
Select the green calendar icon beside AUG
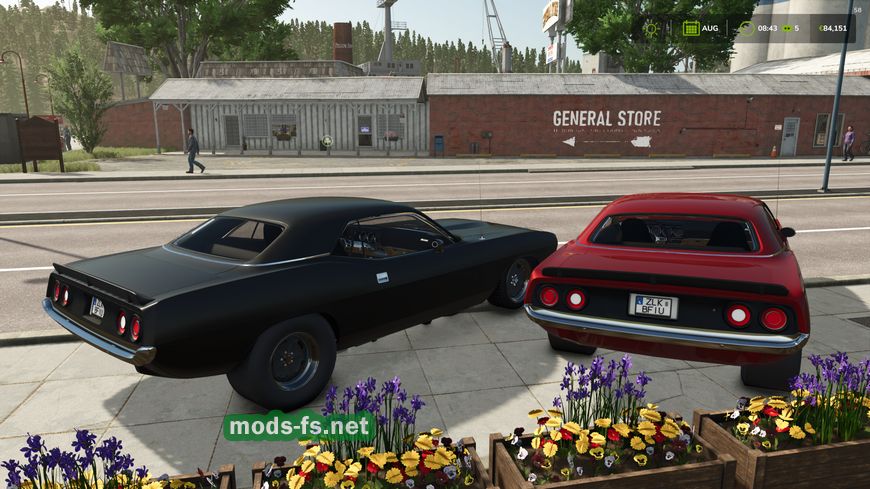pos(691,28)
